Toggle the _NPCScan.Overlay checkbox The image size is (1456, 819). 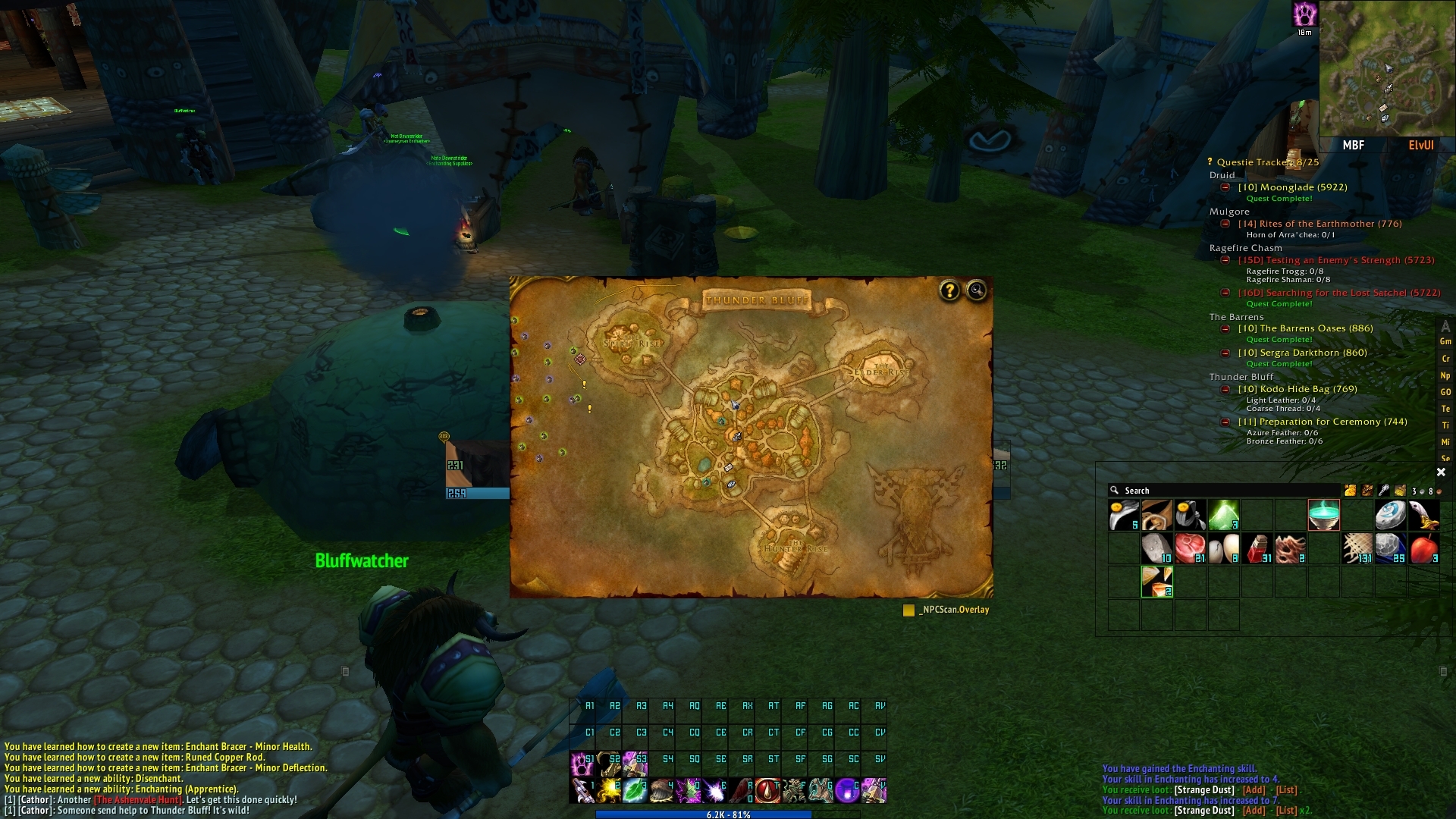click(x=908, y=610)
